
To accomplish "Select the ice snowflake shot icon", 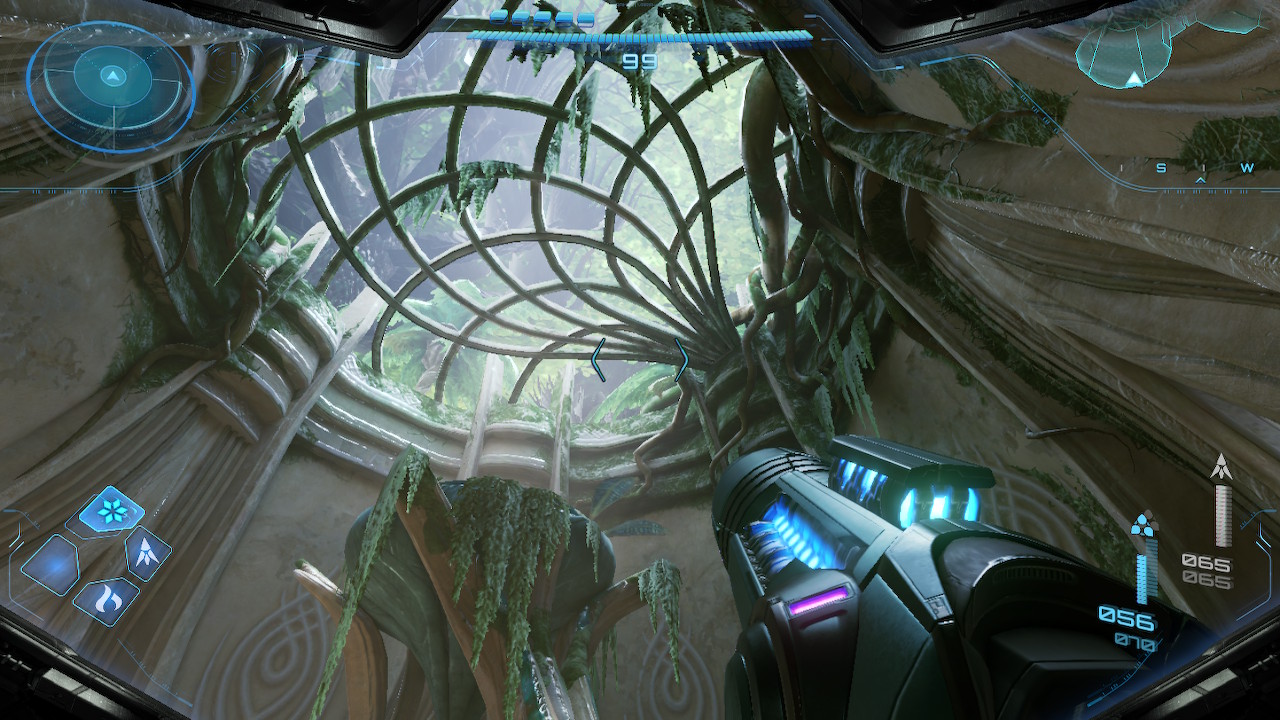I will tap(111, 510).
